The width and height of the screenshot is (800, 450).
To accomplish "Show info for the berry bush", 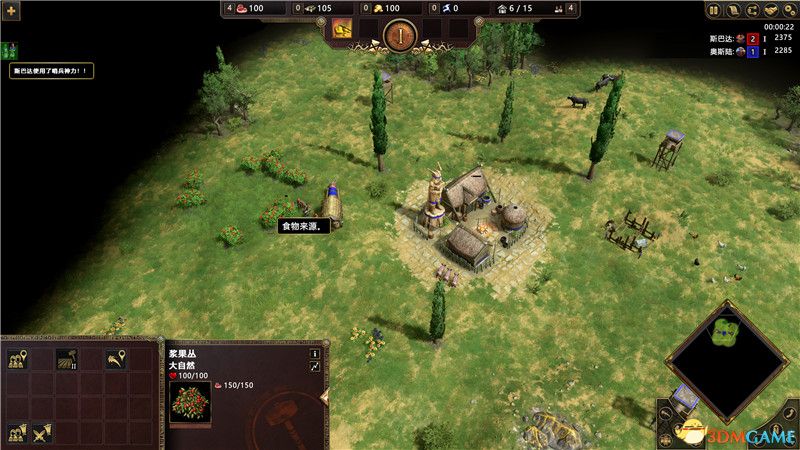I will pyautogui.click(x=314, y=353).
